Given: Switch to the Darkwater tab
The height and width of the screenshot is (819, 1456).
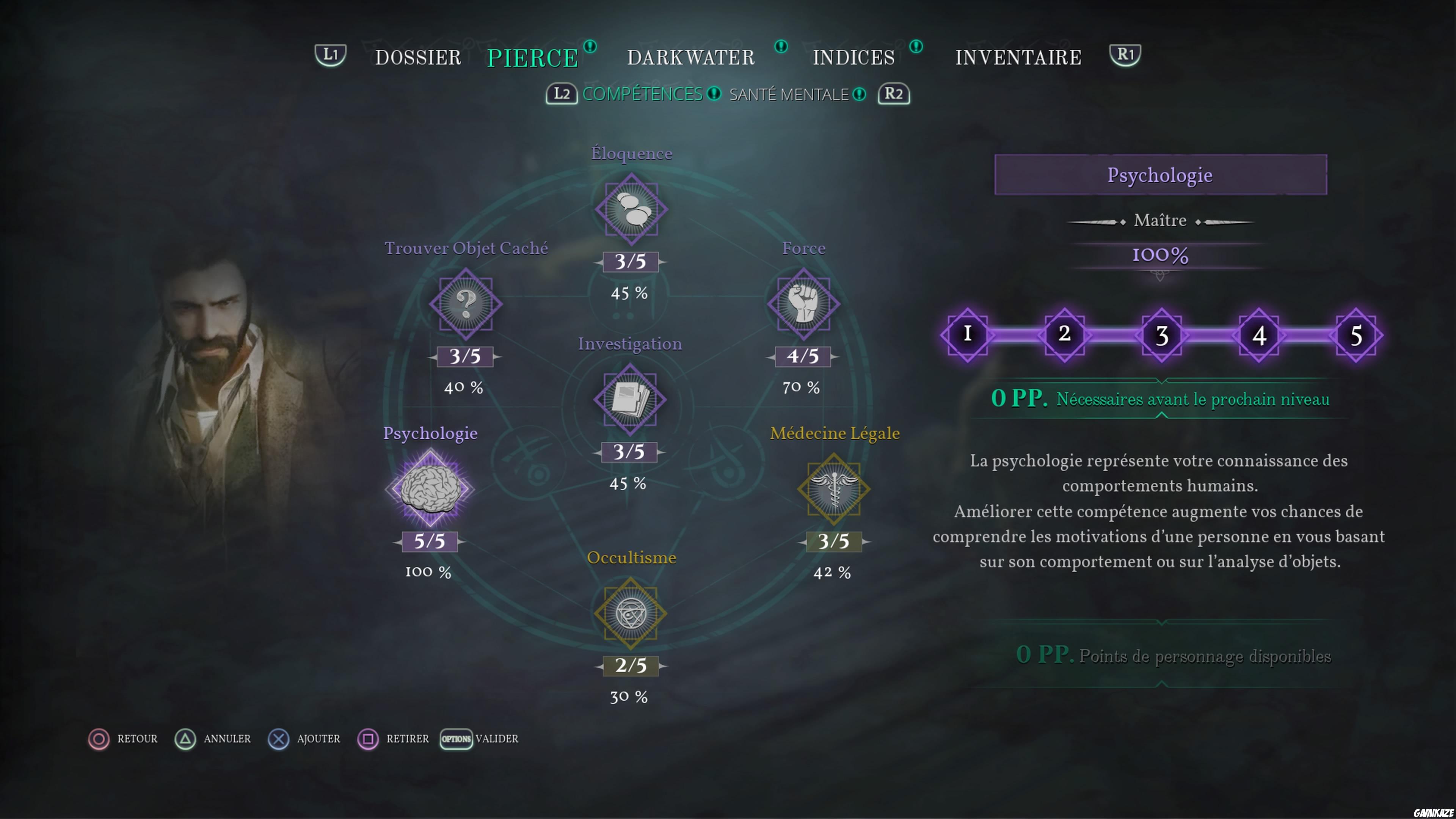Looking at the screenshot, I should tap(691, 56).
